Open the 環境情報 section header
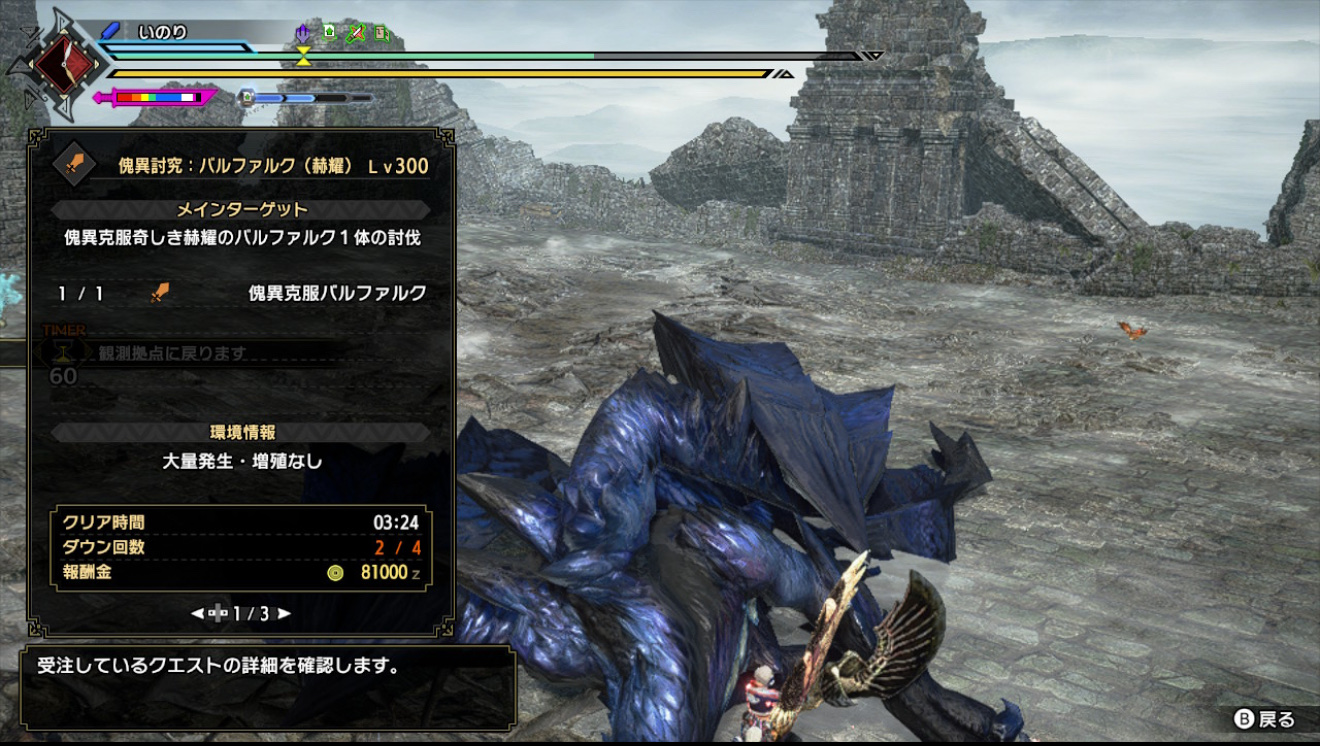Screen dimensions: 1320x746 (x=241, y=433)
